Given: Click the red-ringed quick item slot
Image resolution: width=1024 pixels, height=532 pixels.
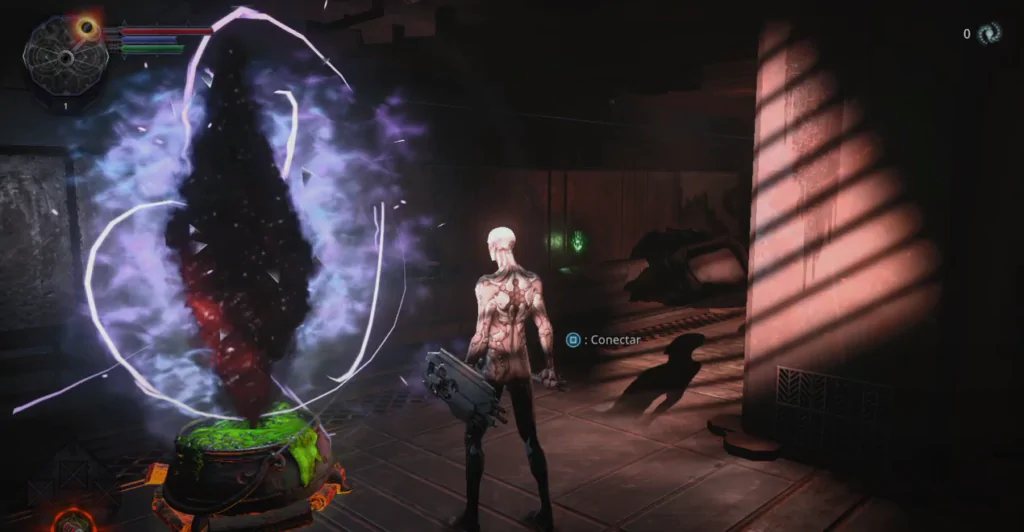Looking at the screenshot, I should tap(73, 520).
